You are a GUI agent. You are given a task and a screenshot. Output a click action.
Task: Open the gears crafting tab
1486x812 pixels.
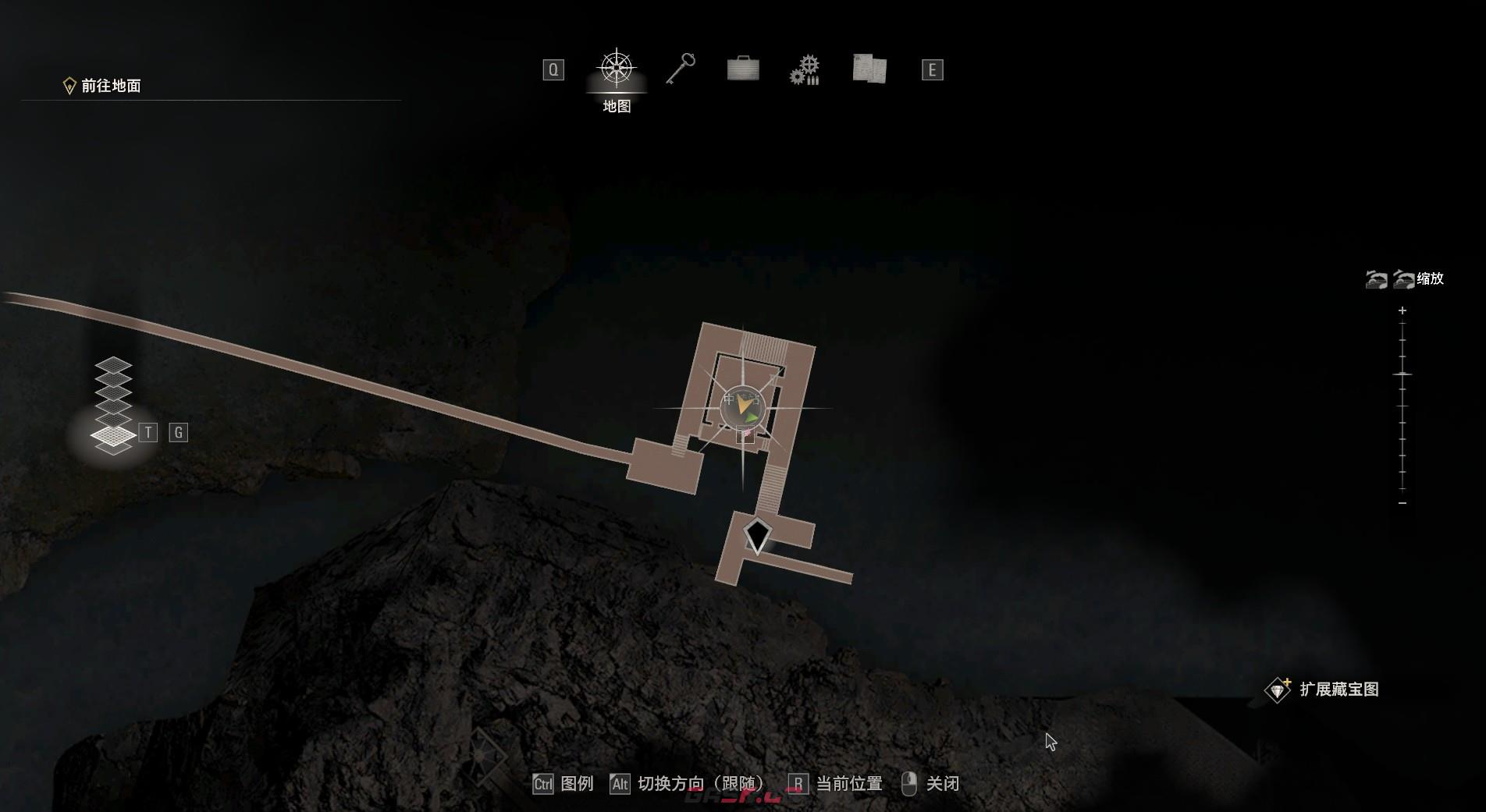[x=805, y=70]
